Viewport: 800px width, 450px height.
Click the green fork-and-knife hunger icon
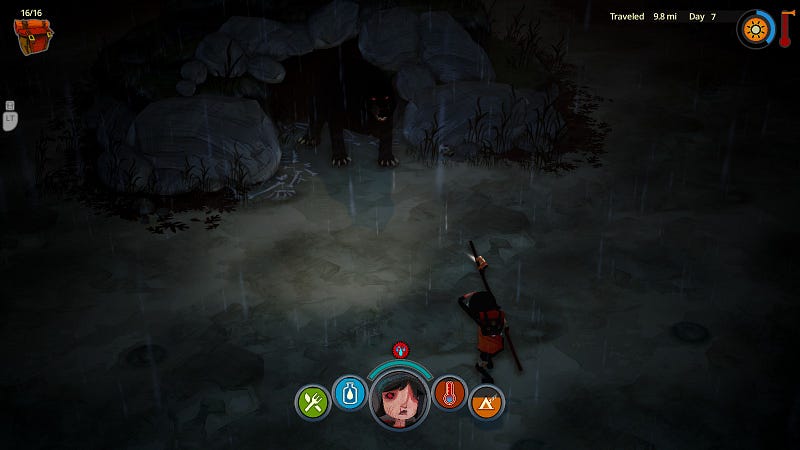[313, 402]
